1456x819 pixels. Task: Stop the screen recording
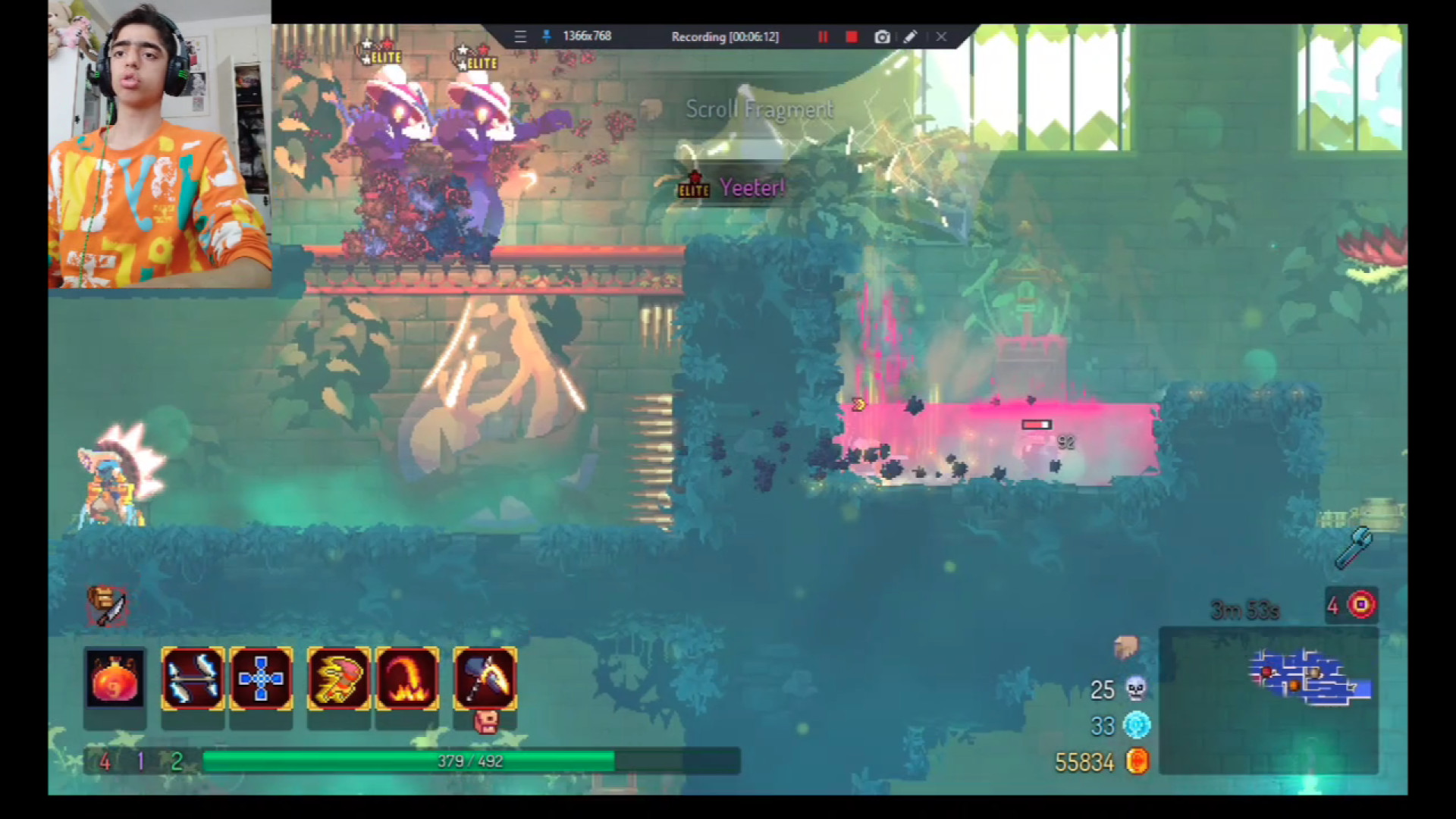point(852,36)
